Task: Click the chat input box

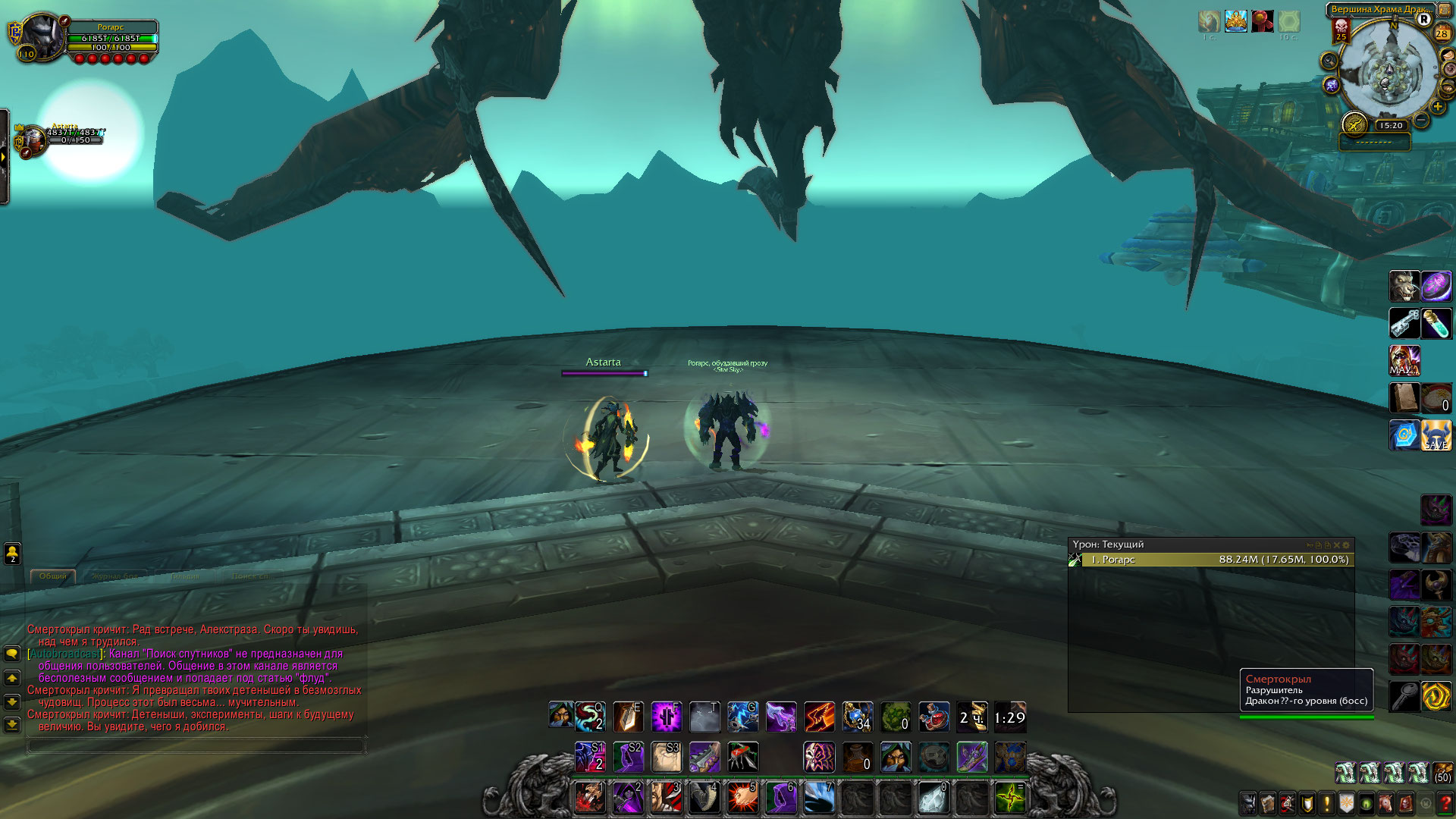Action: click(196, 746)
